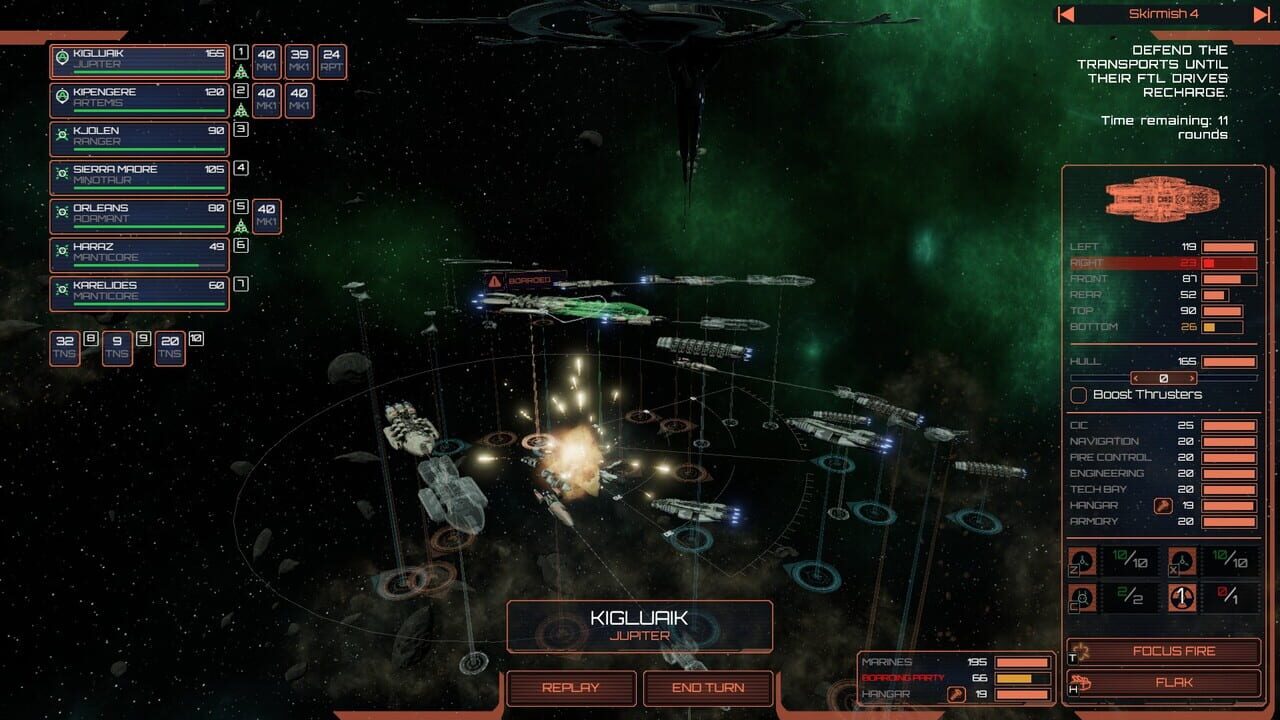This screenshot has width=1280, height=720.
Task: Go to the next skirmish arrow
Action: tap(1261, 14)
